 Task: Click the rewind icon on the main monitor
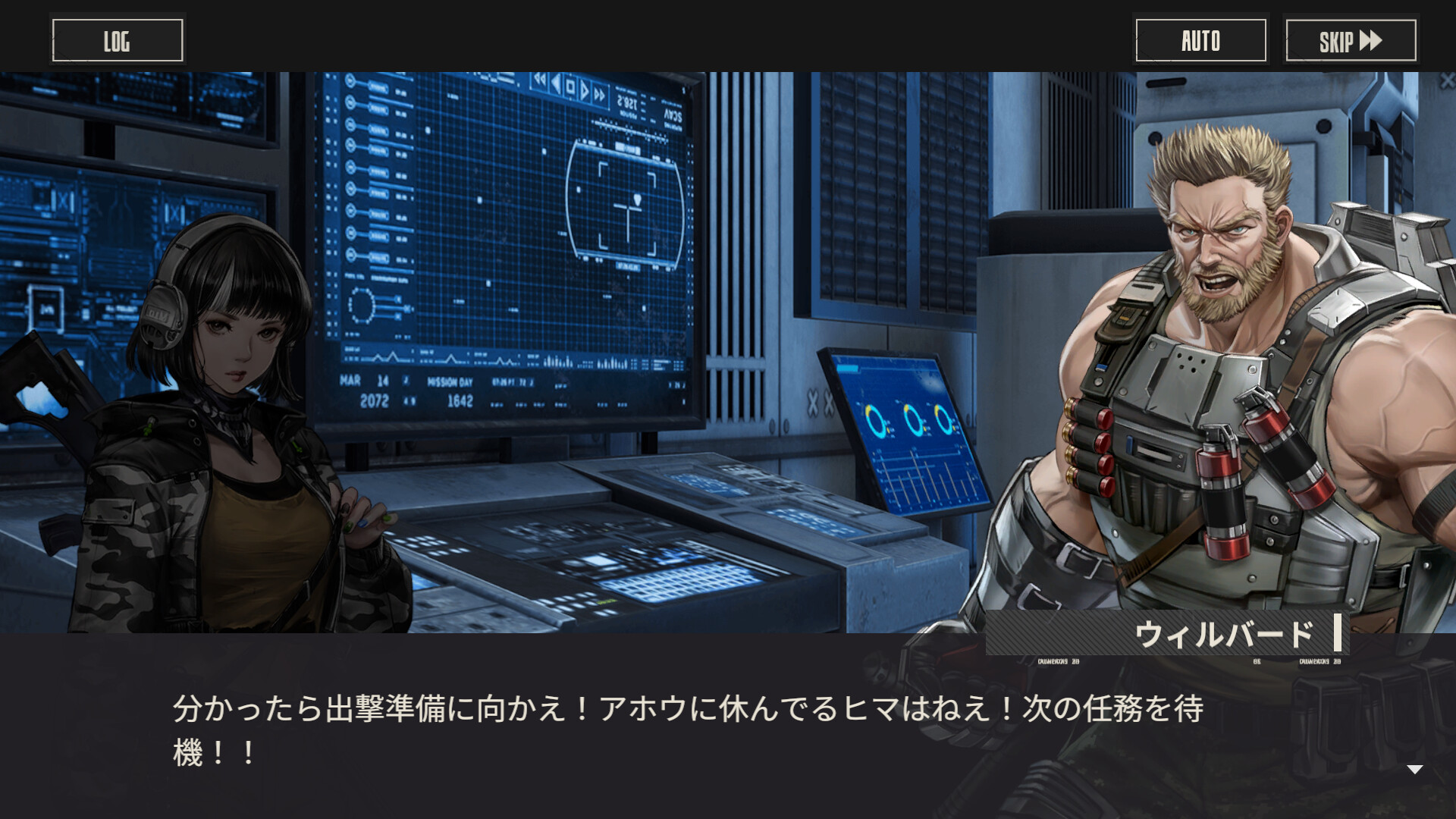click(x=540, y=80)
